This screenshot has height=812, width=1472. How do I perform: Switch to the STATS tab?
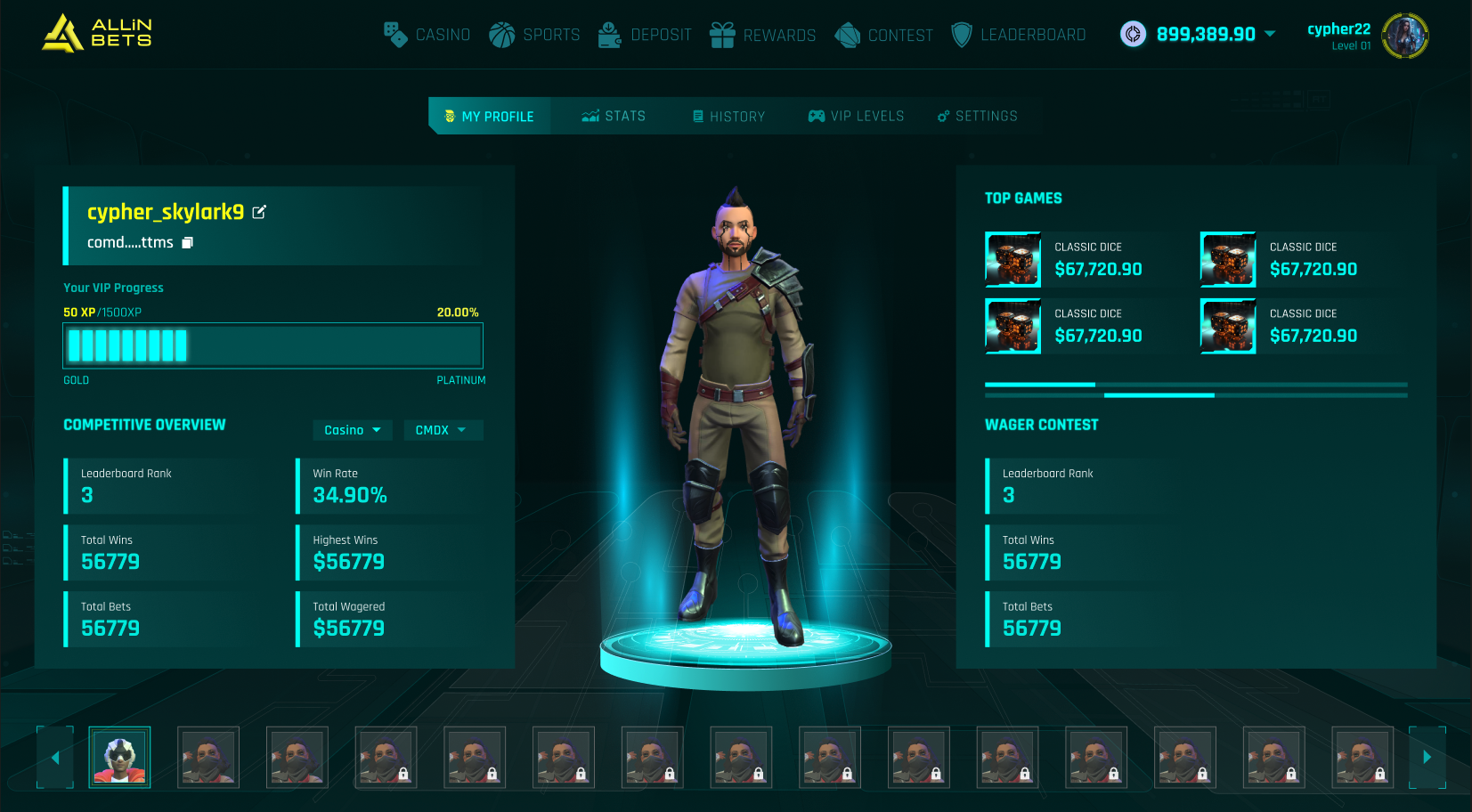click(x=613, y=116)
